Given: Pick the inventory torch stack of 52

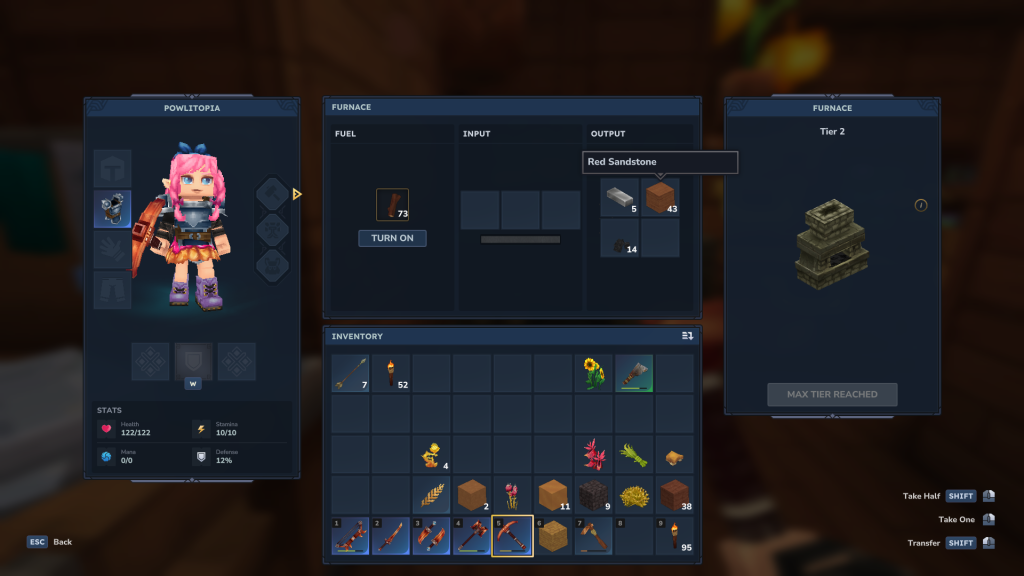Looking at the screenshot, I should pyautogui.click(x=391, y=373).
